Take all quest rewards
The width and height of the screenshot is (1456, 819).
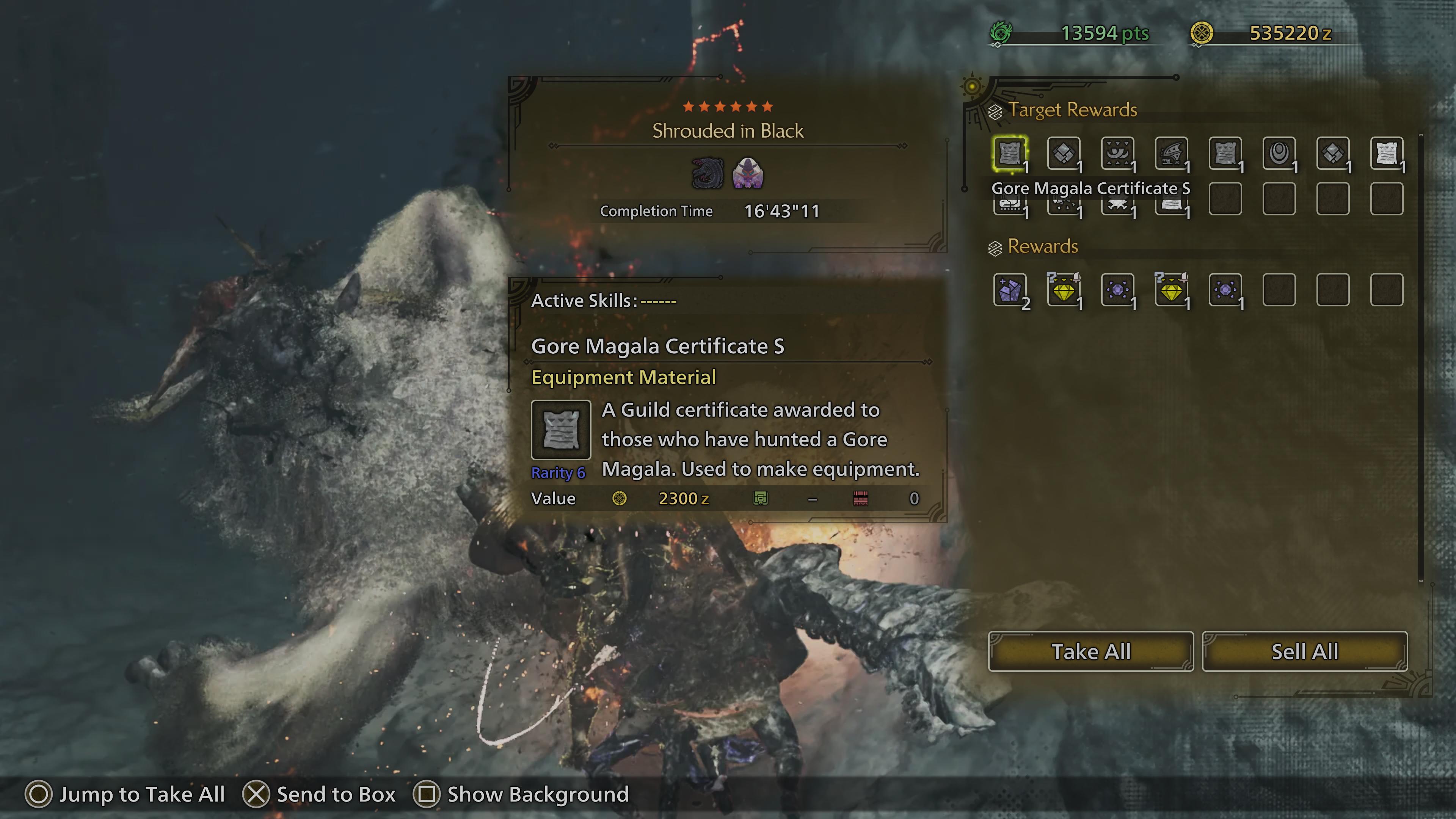point(1090,651)
